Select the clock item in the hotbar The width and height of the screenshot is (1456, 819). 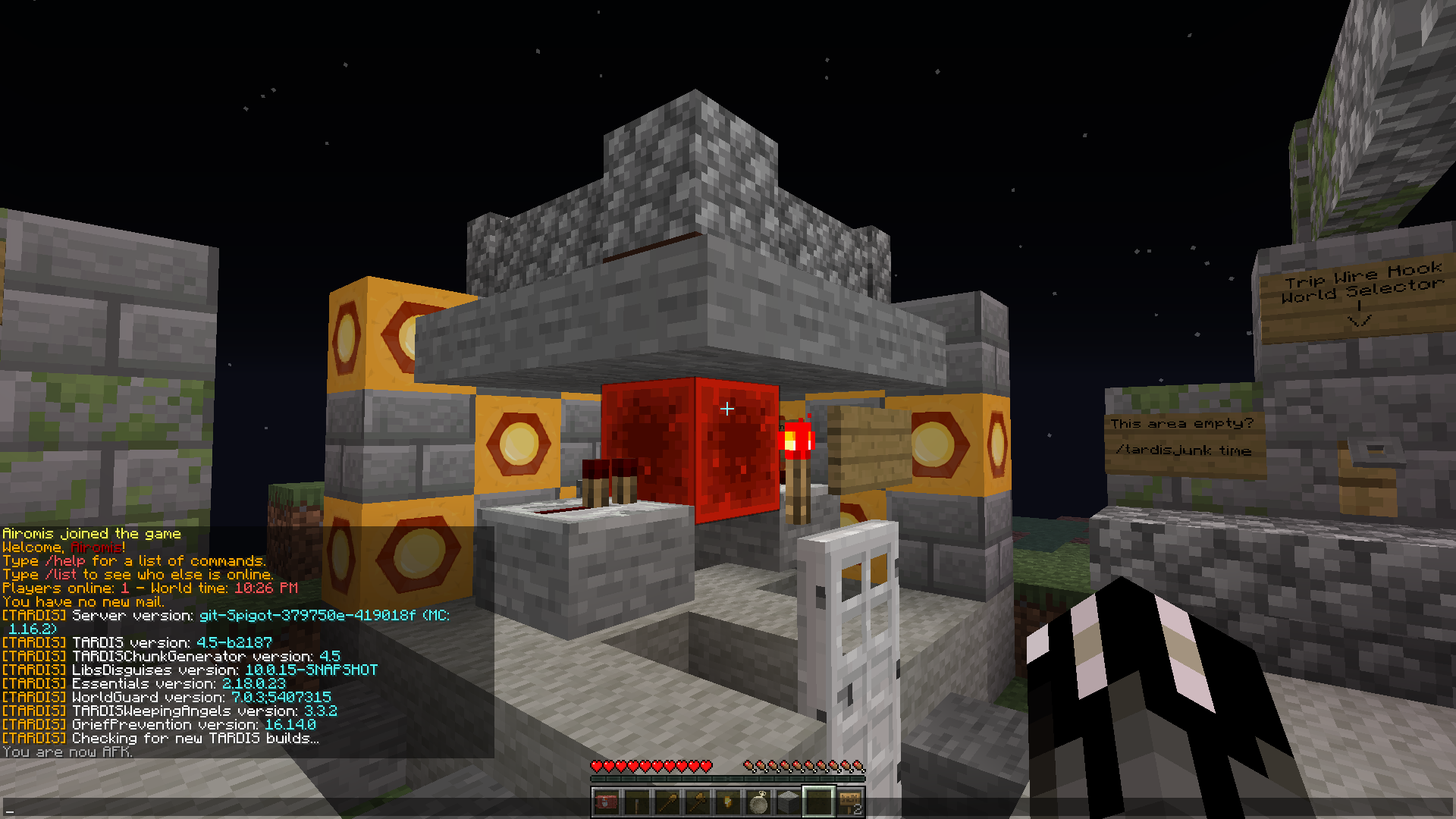click(758, 802)
